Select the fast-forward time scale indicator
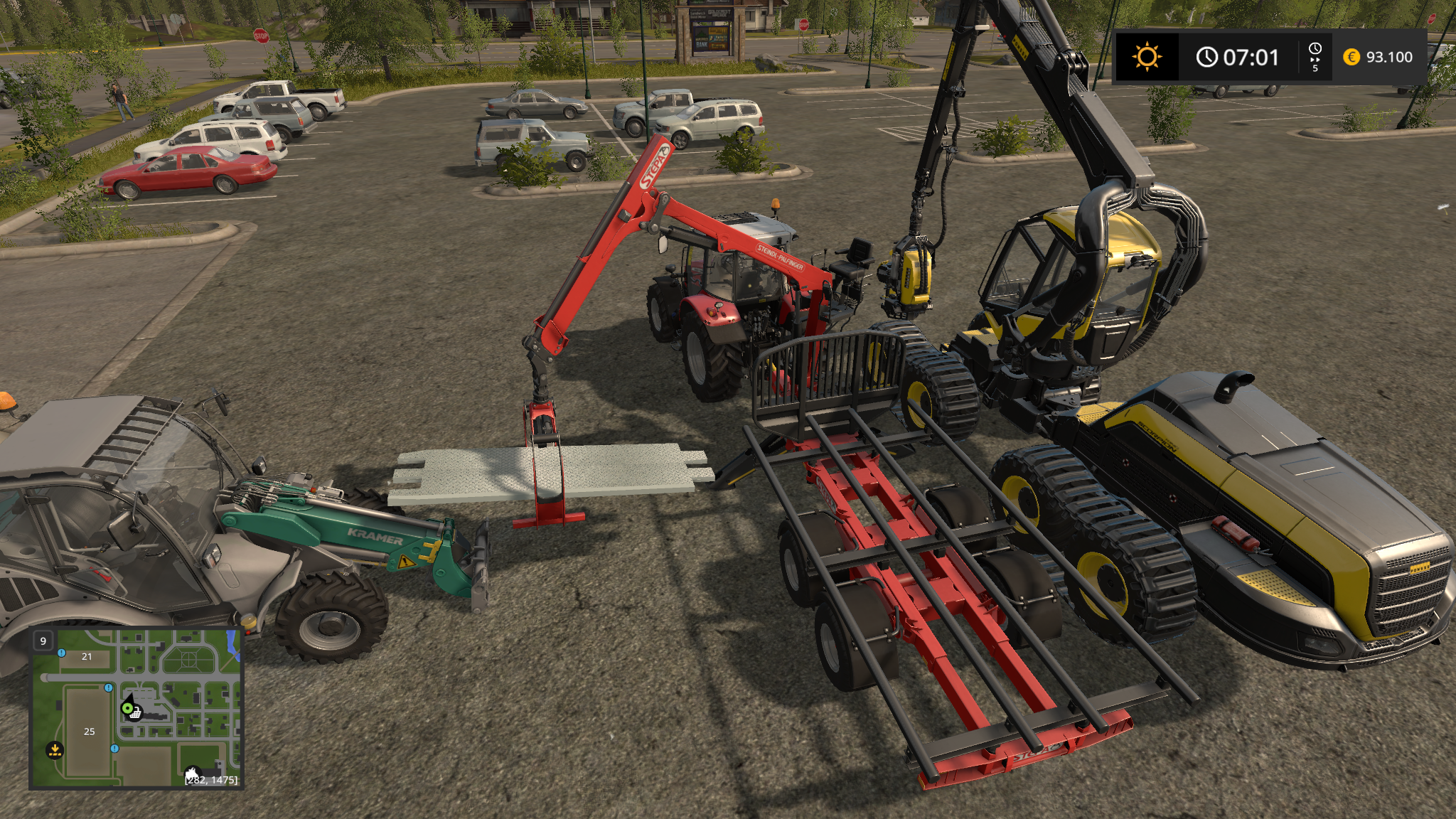Image resolution: width=1456 pixels, height=819 pixels. pyautogui.click(x=1315, y=57)
